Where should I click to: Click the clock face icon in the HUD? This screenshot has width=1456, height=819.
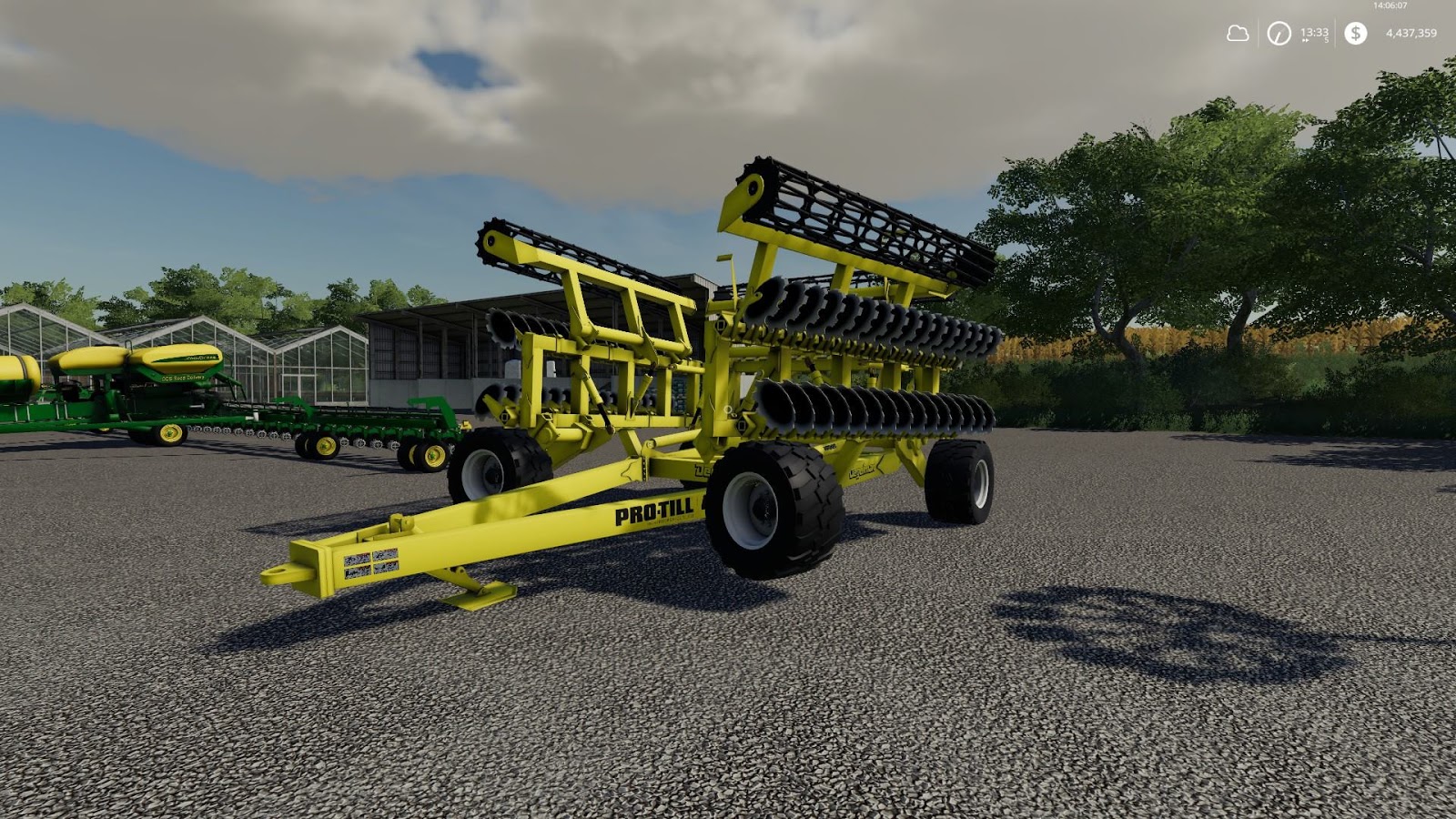pyautogui.click(x=1279, y=34)
